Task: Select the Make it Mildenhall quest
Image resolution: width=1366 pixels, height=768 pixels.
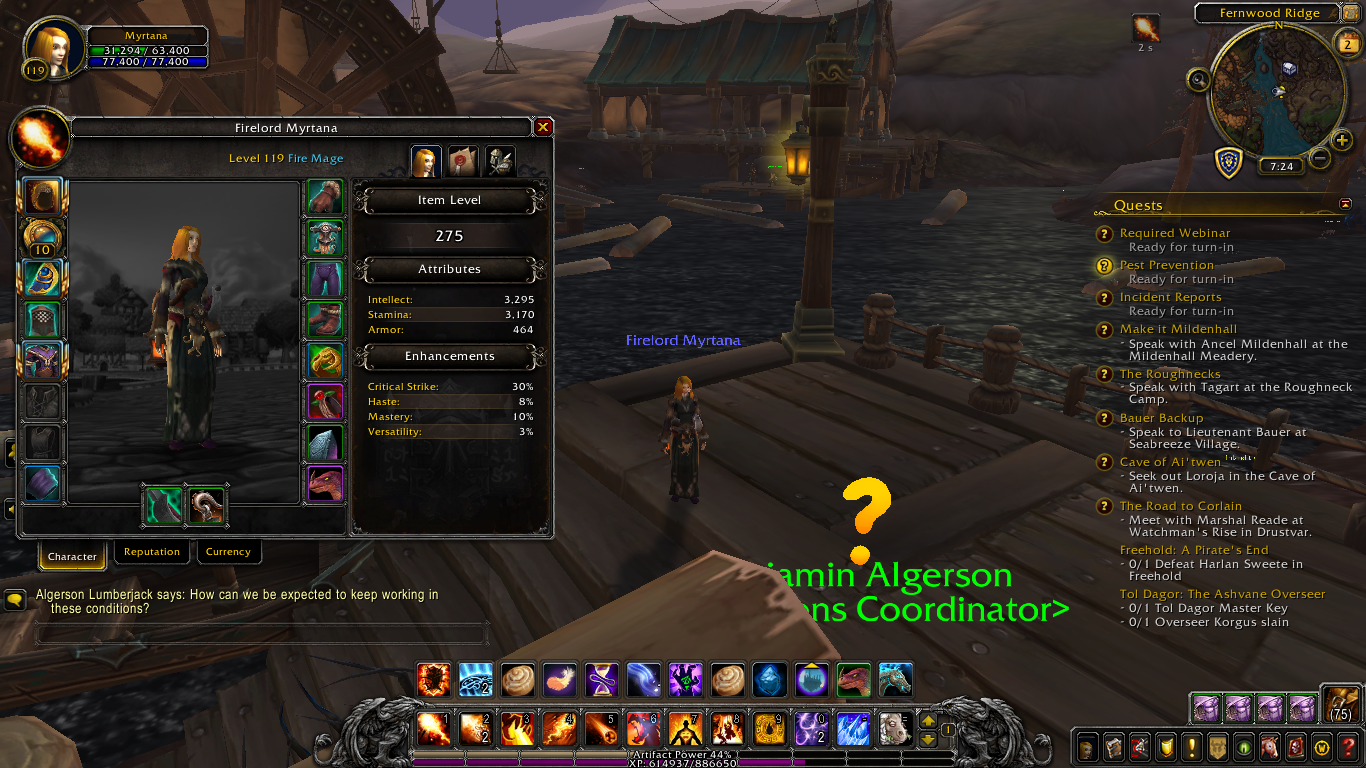Action: pyautogui.click(x=1178, y=329)
